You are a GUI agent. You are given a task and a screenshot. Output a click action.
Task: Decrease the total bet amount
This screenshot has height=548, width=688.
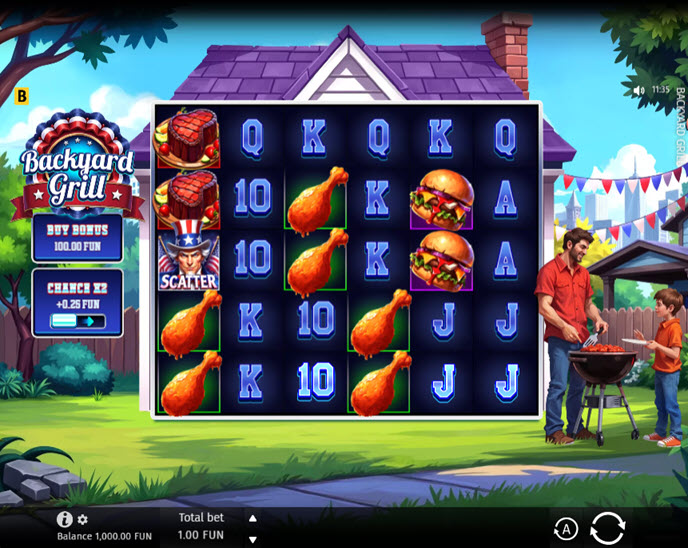(252, 539)
